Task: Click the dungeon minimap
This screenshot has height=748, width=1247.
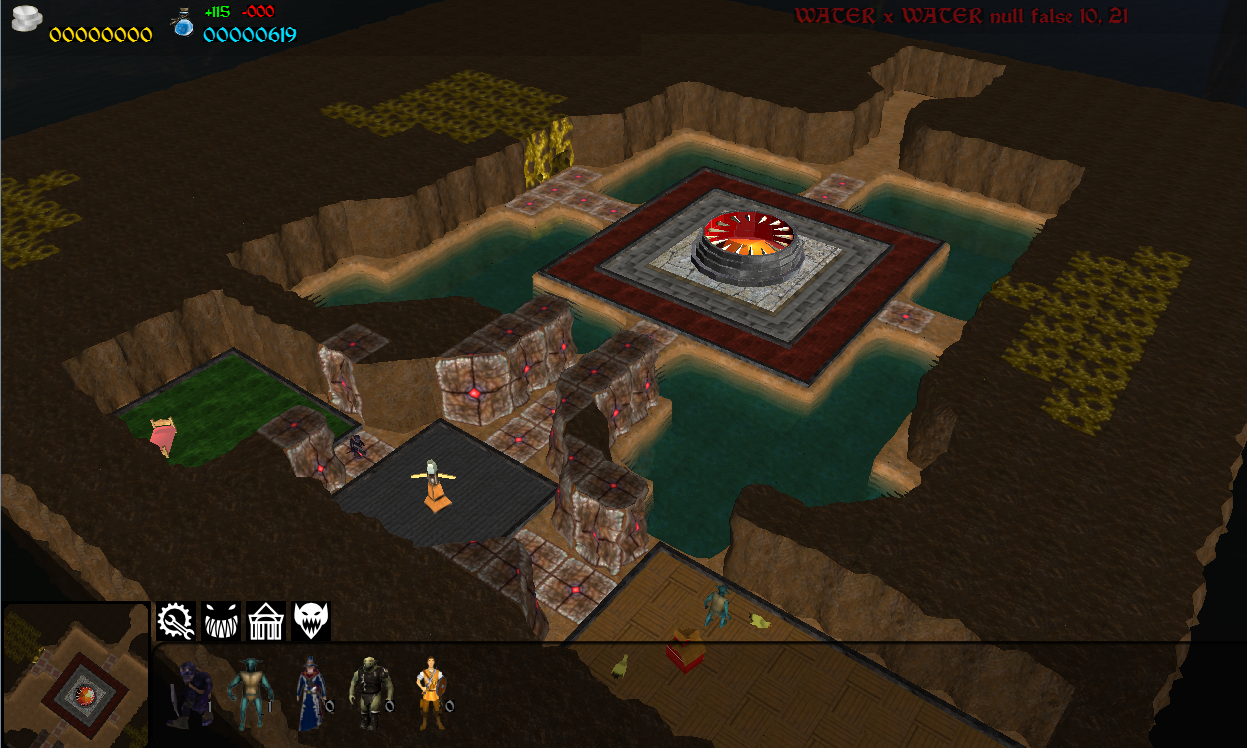Action: click(x=75, y=676)
